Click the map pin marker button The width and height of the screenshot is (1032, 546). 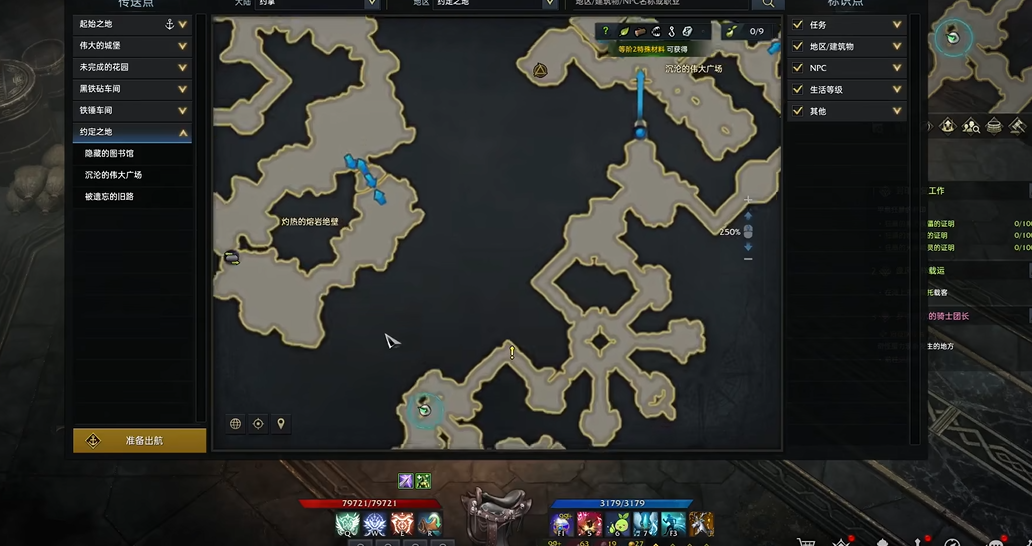point(281,424)
